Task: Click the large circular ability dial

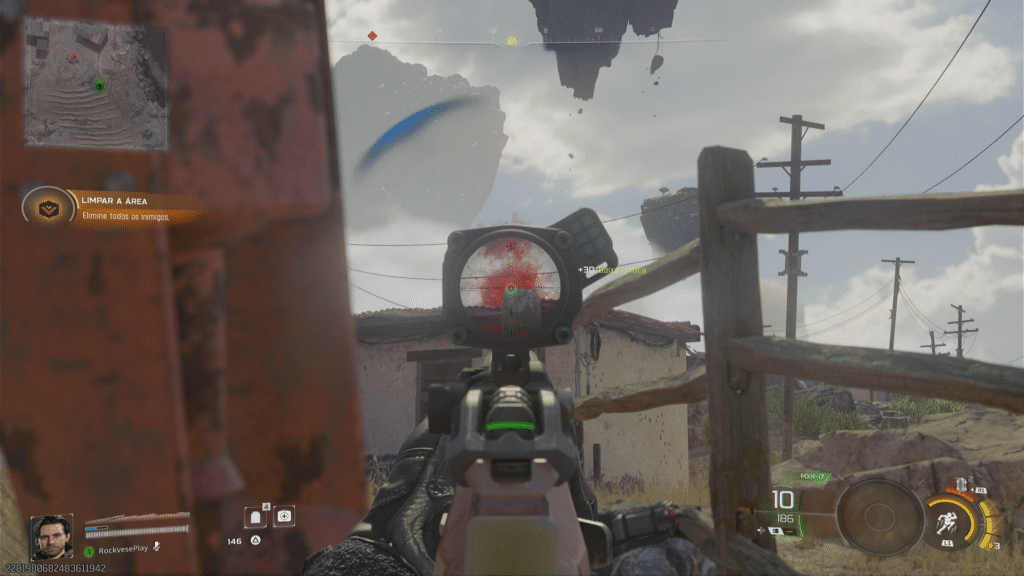Action: click(x=880, y=517)
